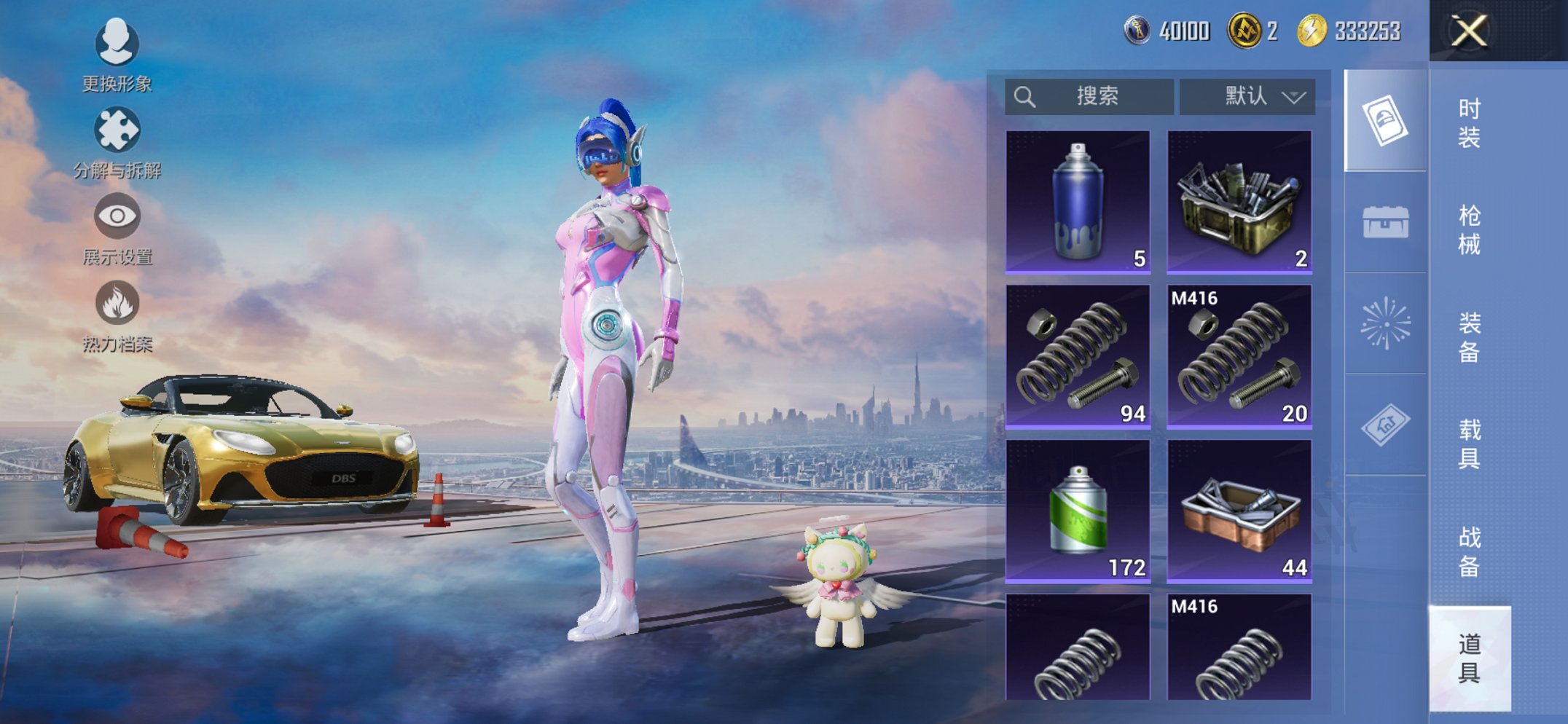Viewport: 1568px width, 724px height.
Task: Select the spring materials with count 94
Action: tap(1078, 356)
